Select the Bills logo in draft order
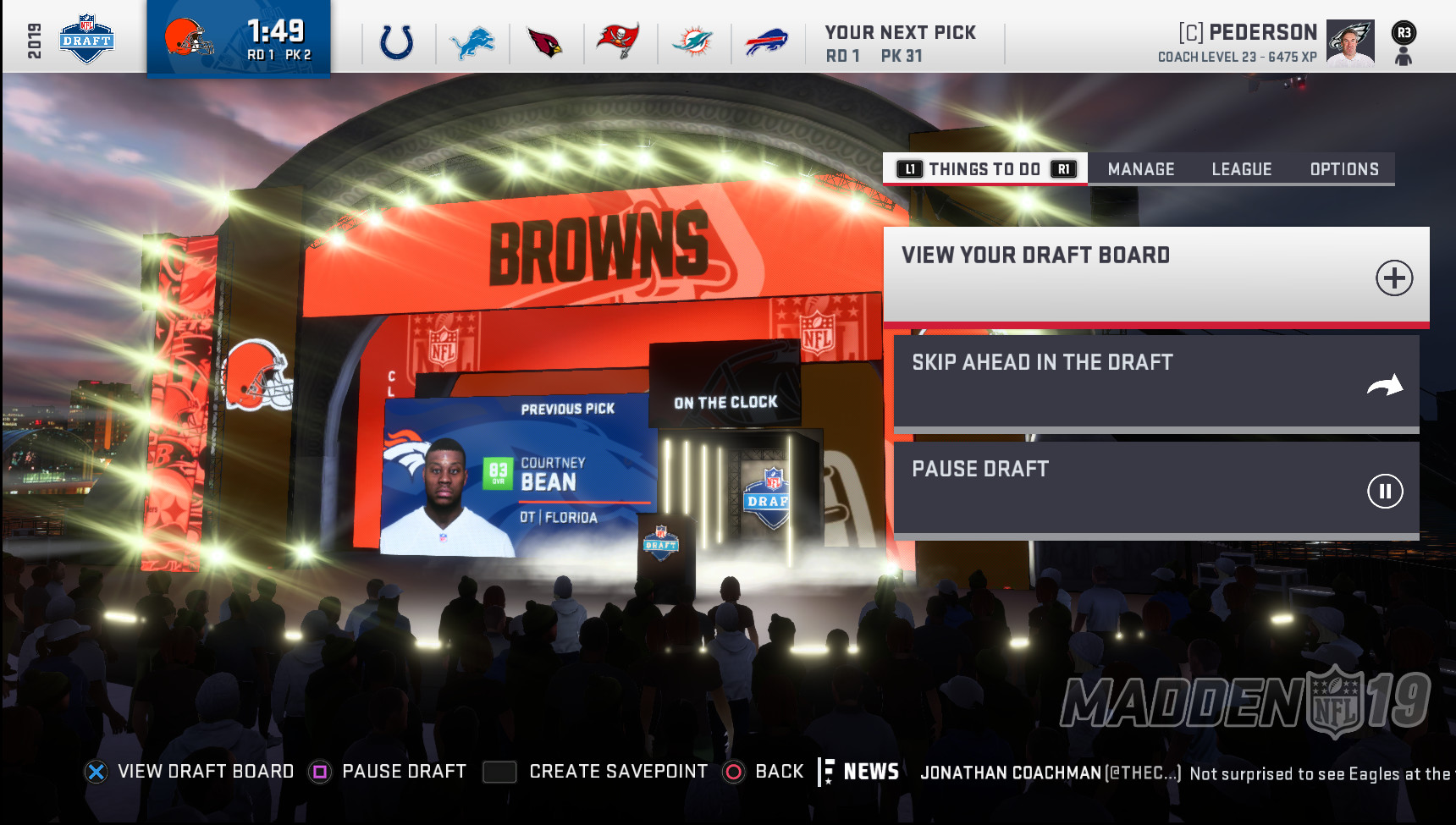 tap(766, 42)
